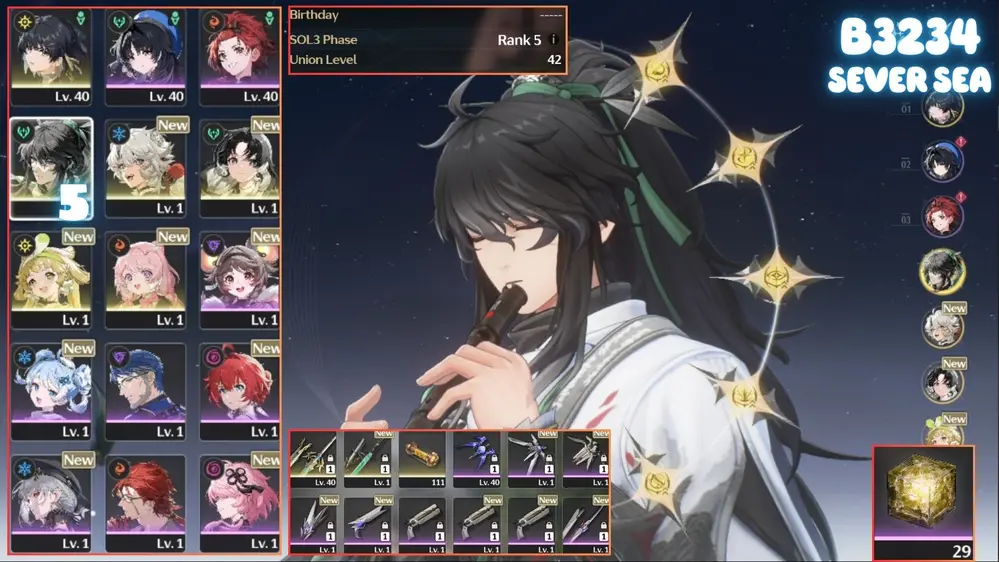Pick the yellow-haired girl character portrait

[x=50, y=280]
